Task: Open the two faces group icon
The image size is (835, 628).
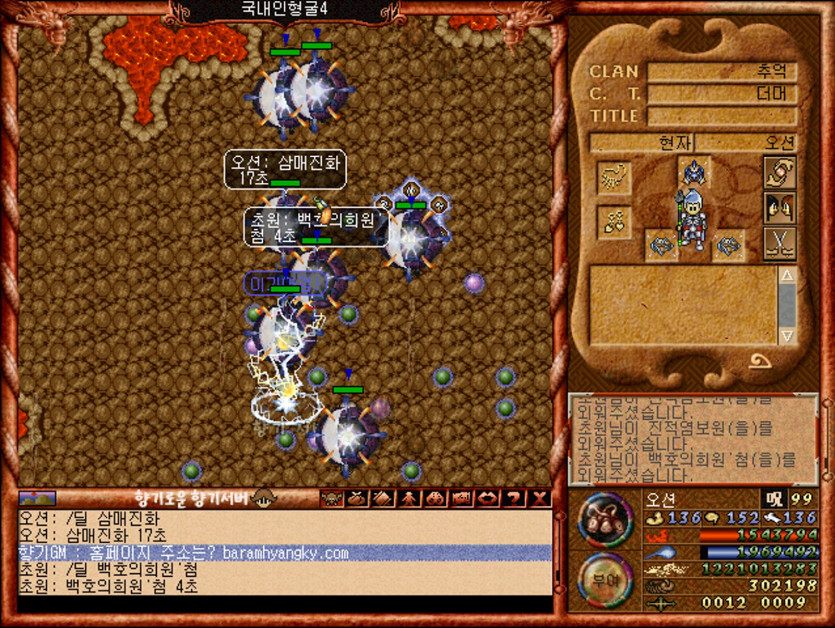Action: point(779,207)
